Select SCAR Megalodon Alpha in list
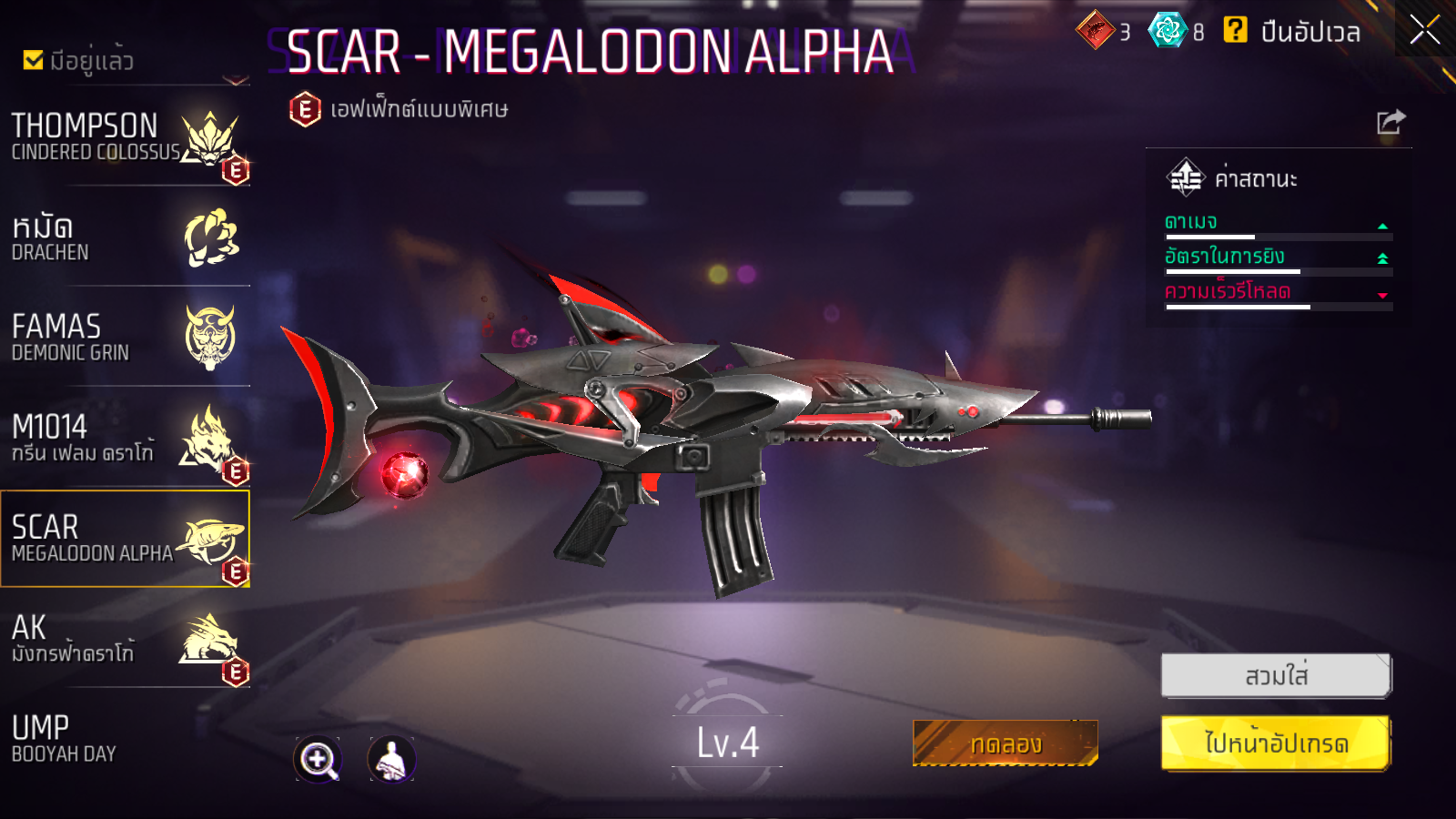The width and height of the screenshot is (1456, 819). [x=125, y=539]
